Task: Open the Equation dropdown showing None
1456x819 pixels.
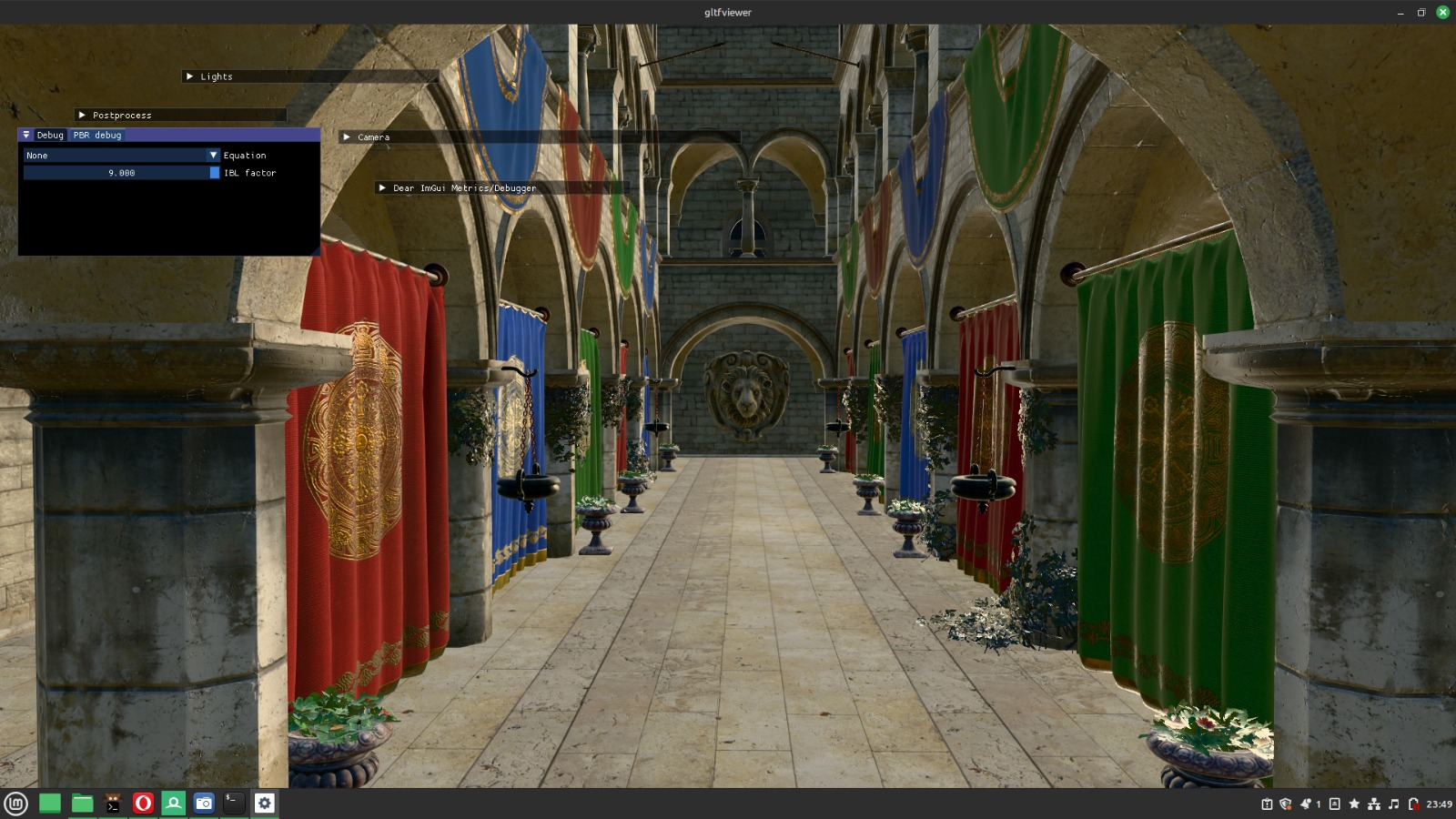Action: tap(120, 155)
